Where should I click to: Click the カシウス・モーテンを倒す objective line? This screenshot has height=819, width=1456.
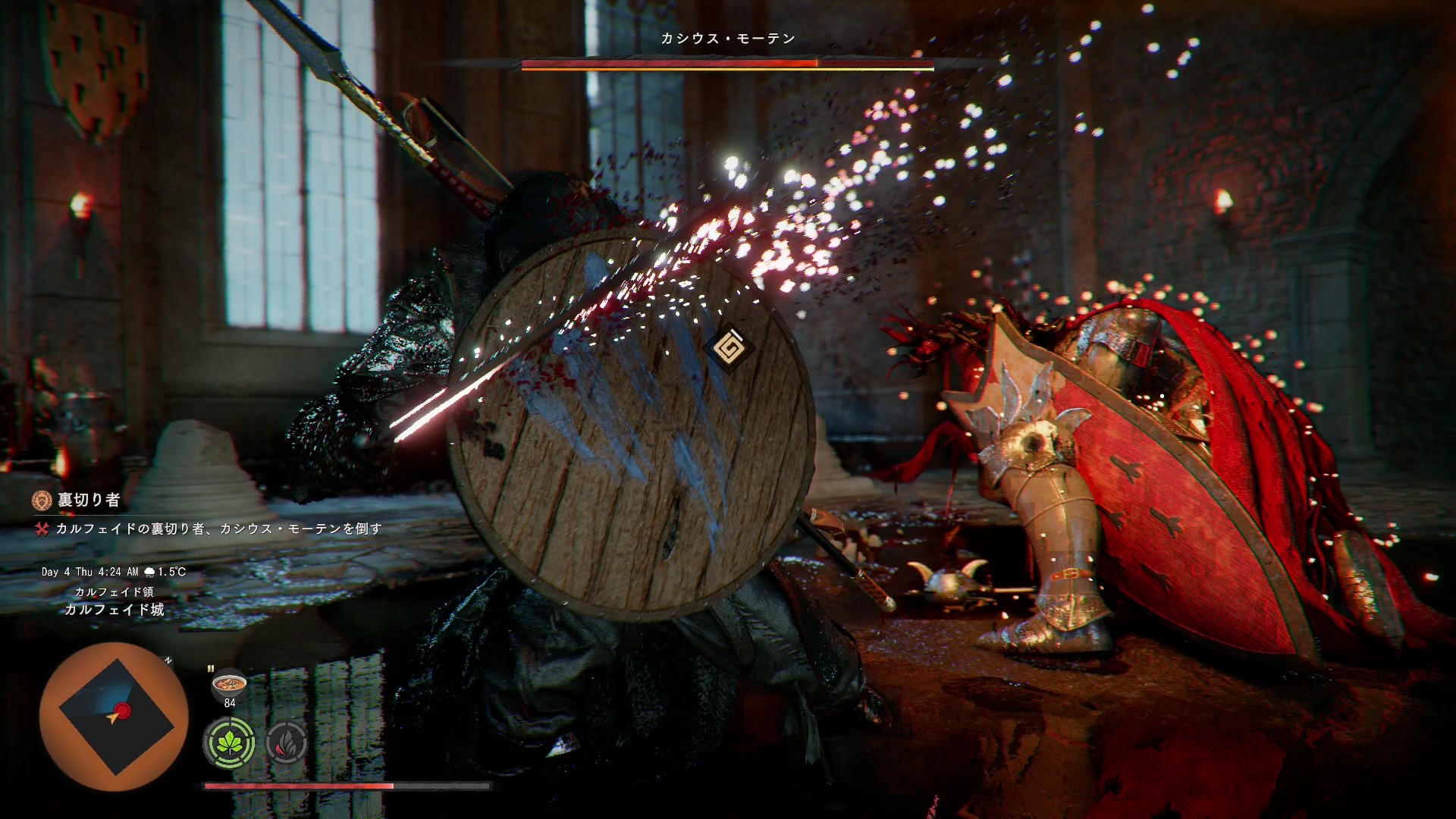pyautogui.click(x=218, y=529)
